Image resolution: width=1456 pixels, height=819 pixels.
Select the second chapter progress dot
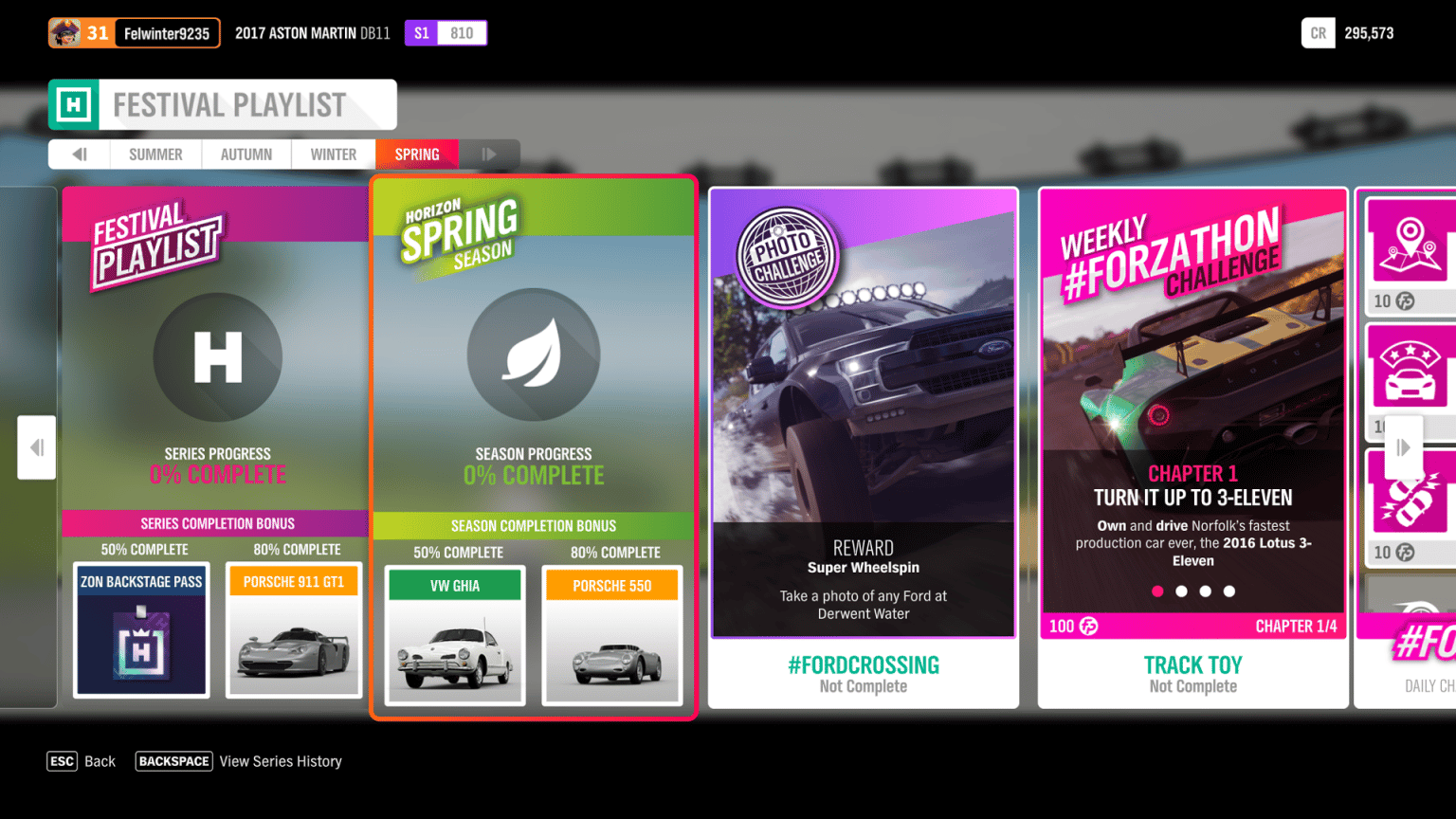[x=1181, y=591]
